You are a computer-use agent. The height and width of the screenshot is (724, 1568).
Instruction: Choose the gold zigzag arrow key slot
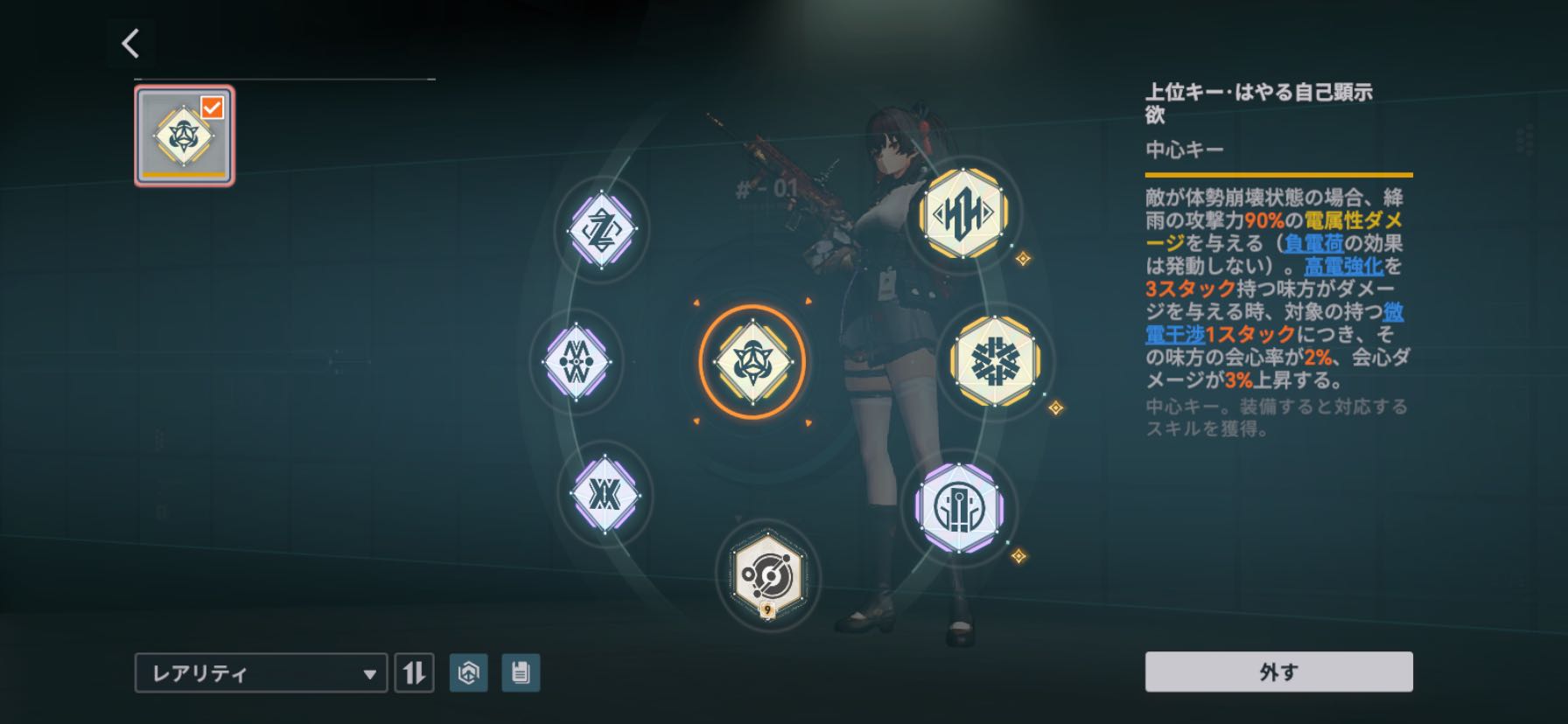point(962,213)
